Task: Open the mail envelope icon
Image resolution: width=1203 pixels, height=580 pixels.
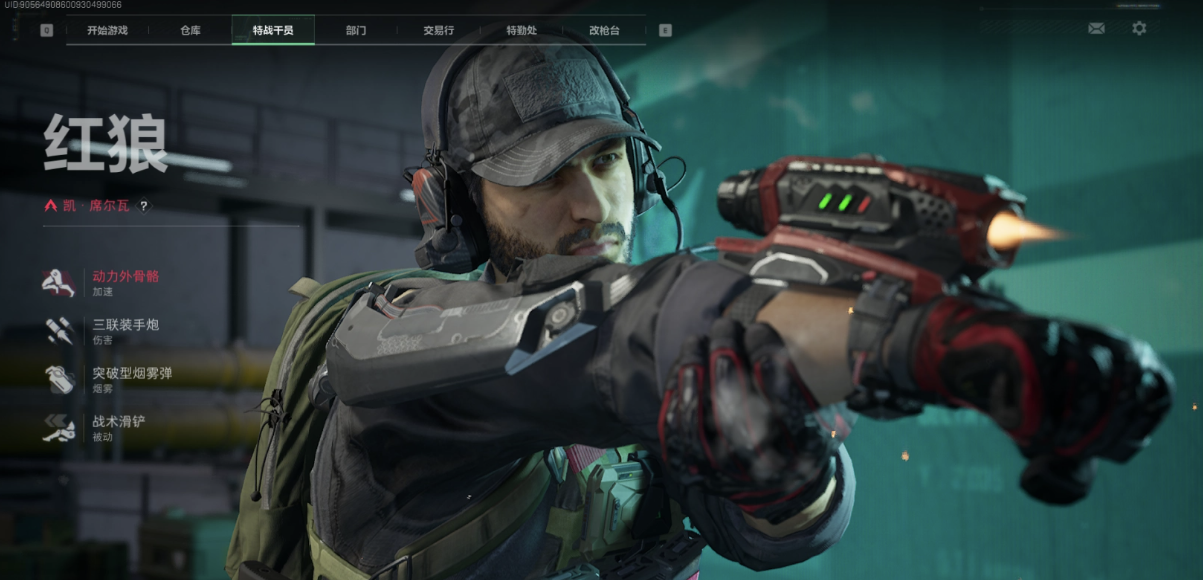Action: pos(1096,28)
